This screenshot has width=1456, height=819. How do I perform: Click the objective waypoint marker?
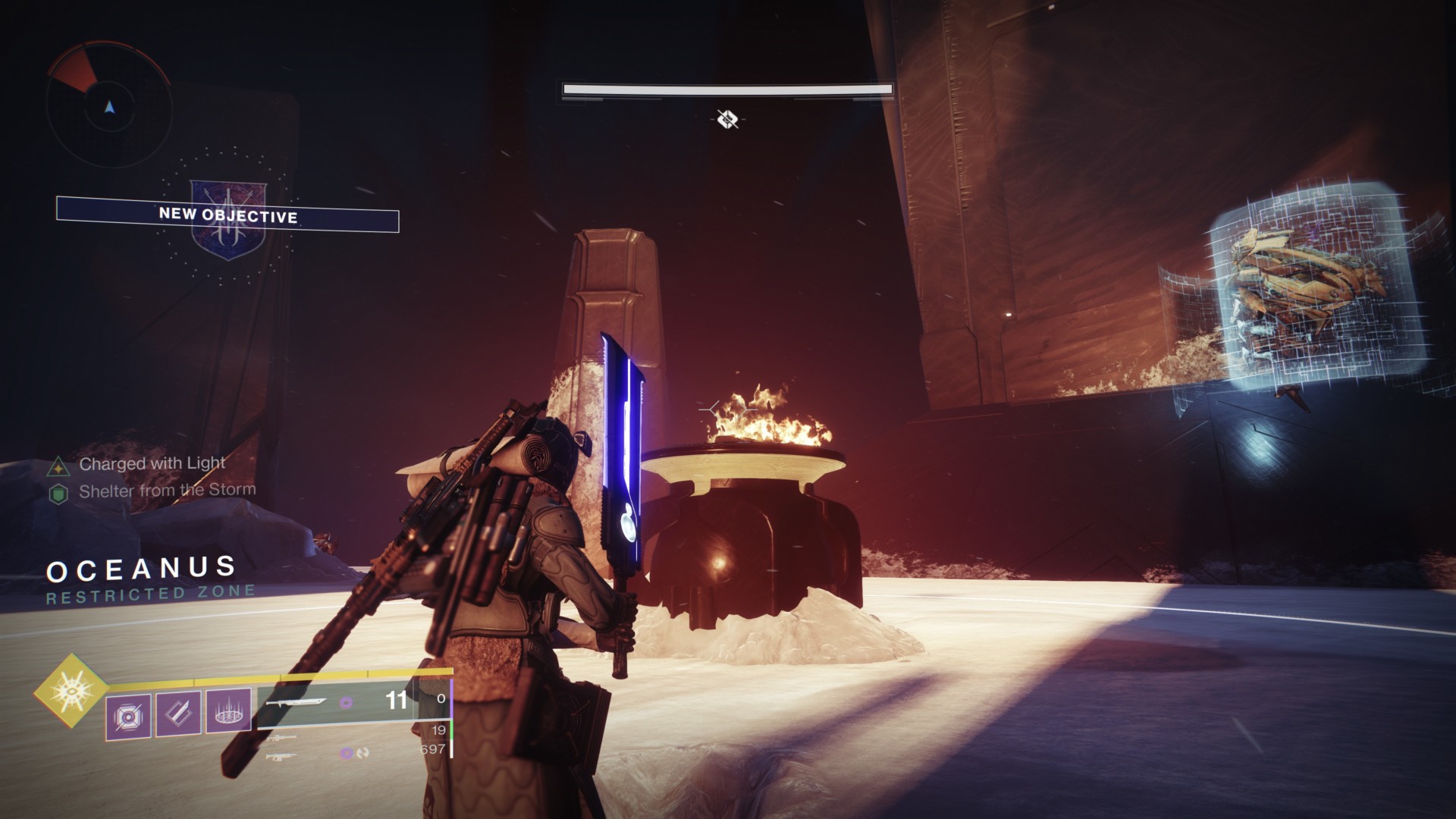coord(727,119)
